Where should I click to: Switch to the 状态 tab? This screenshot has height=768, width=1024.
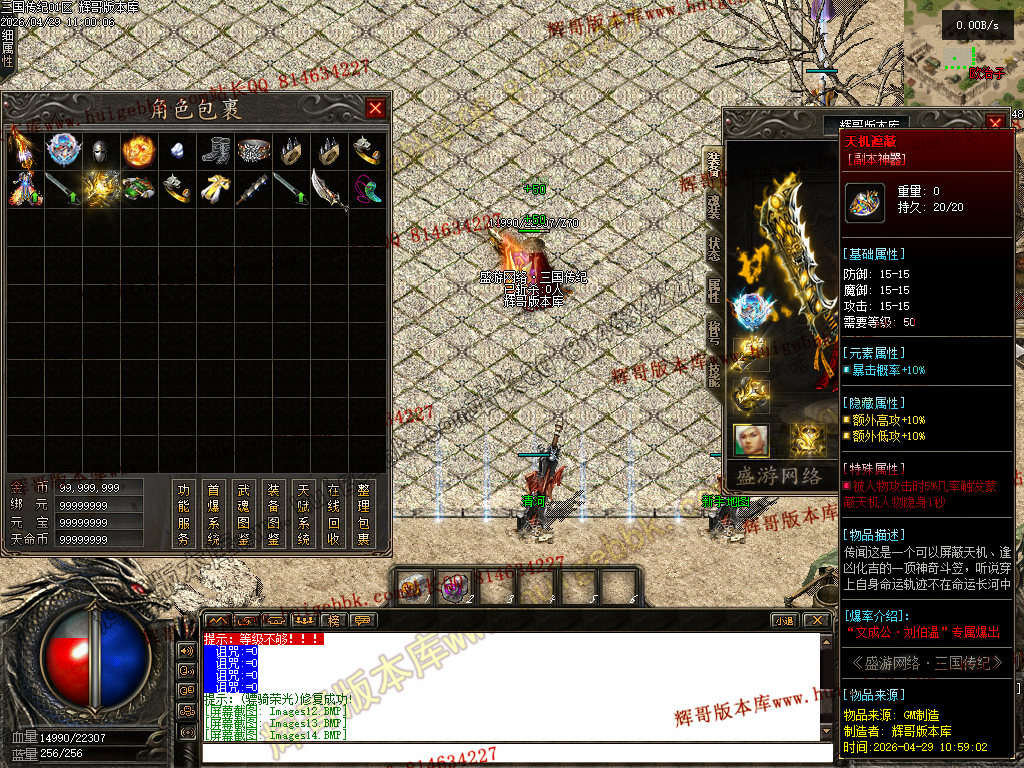click(x=713, y=249)
